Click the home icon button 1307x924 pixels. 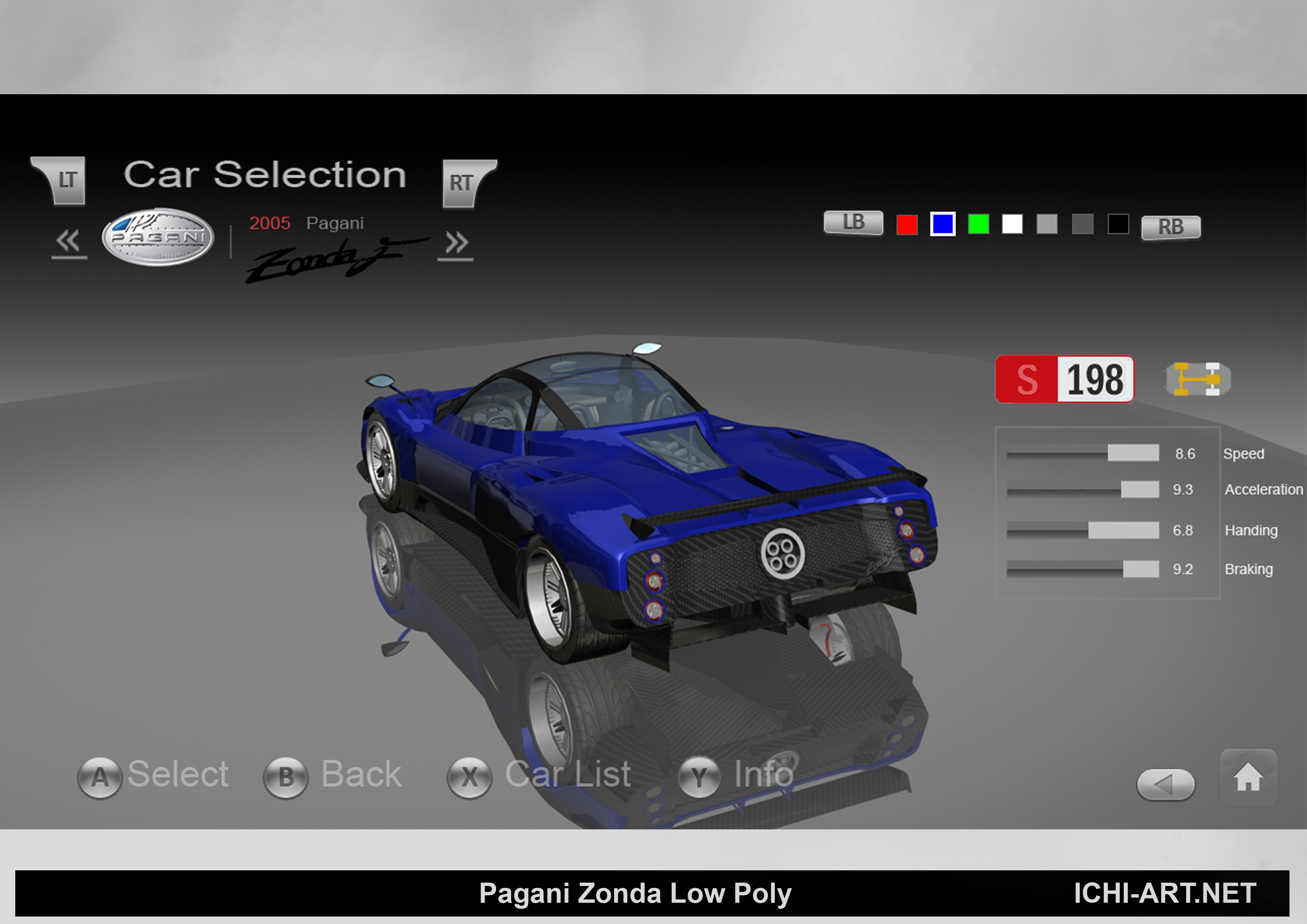[1248, 777]
